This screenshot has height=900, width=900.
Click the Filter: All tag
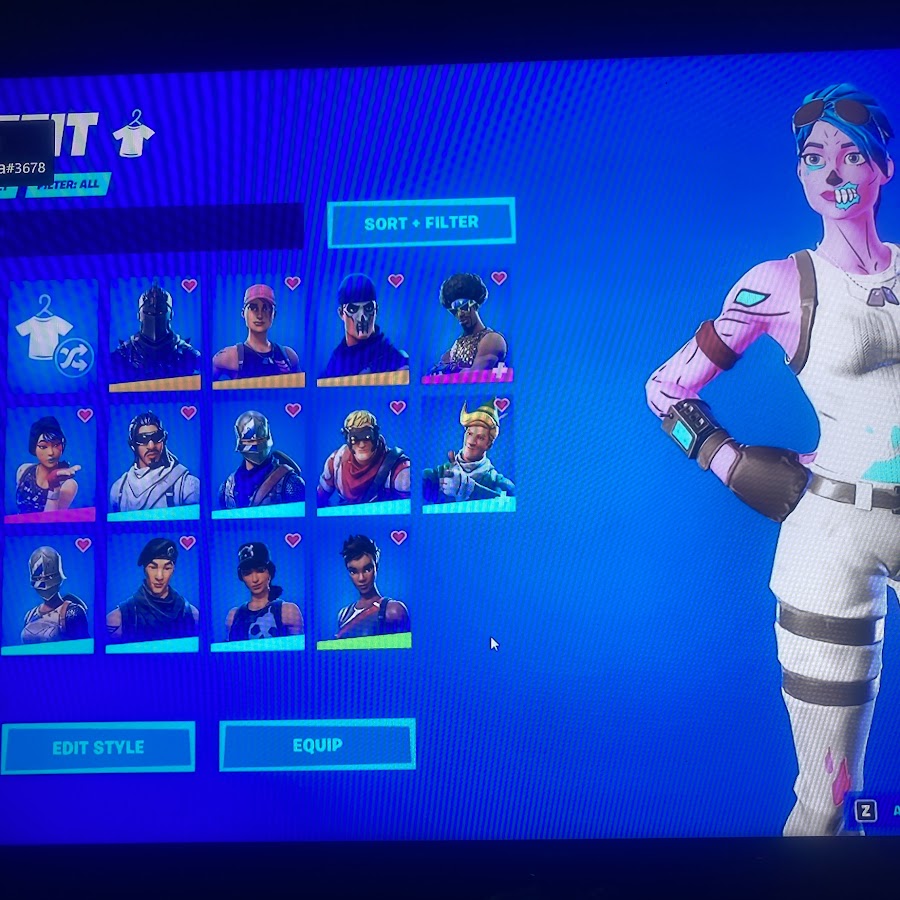click(x=68, y=185)
